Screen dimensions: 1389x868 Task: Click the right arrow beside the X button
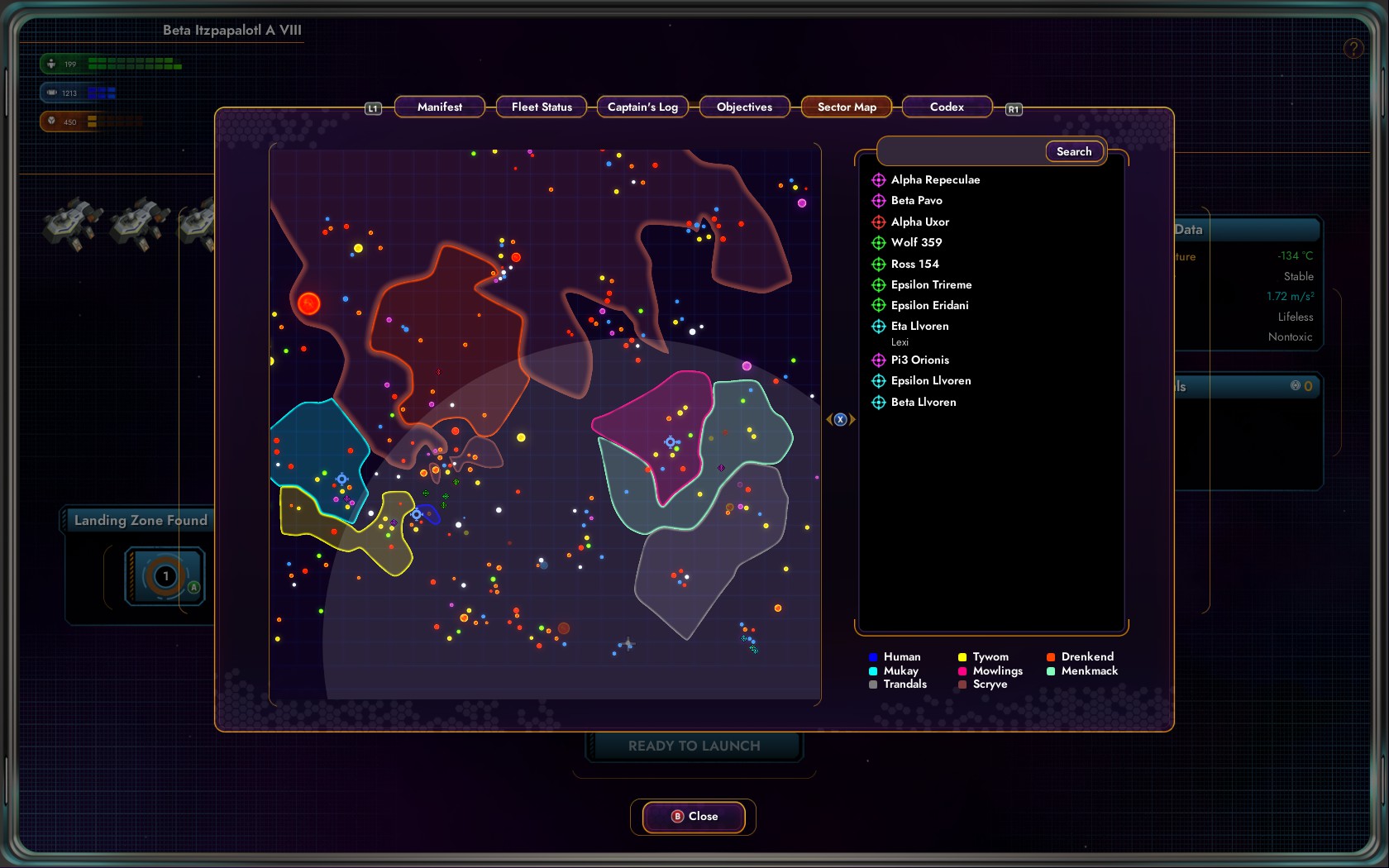852,419
